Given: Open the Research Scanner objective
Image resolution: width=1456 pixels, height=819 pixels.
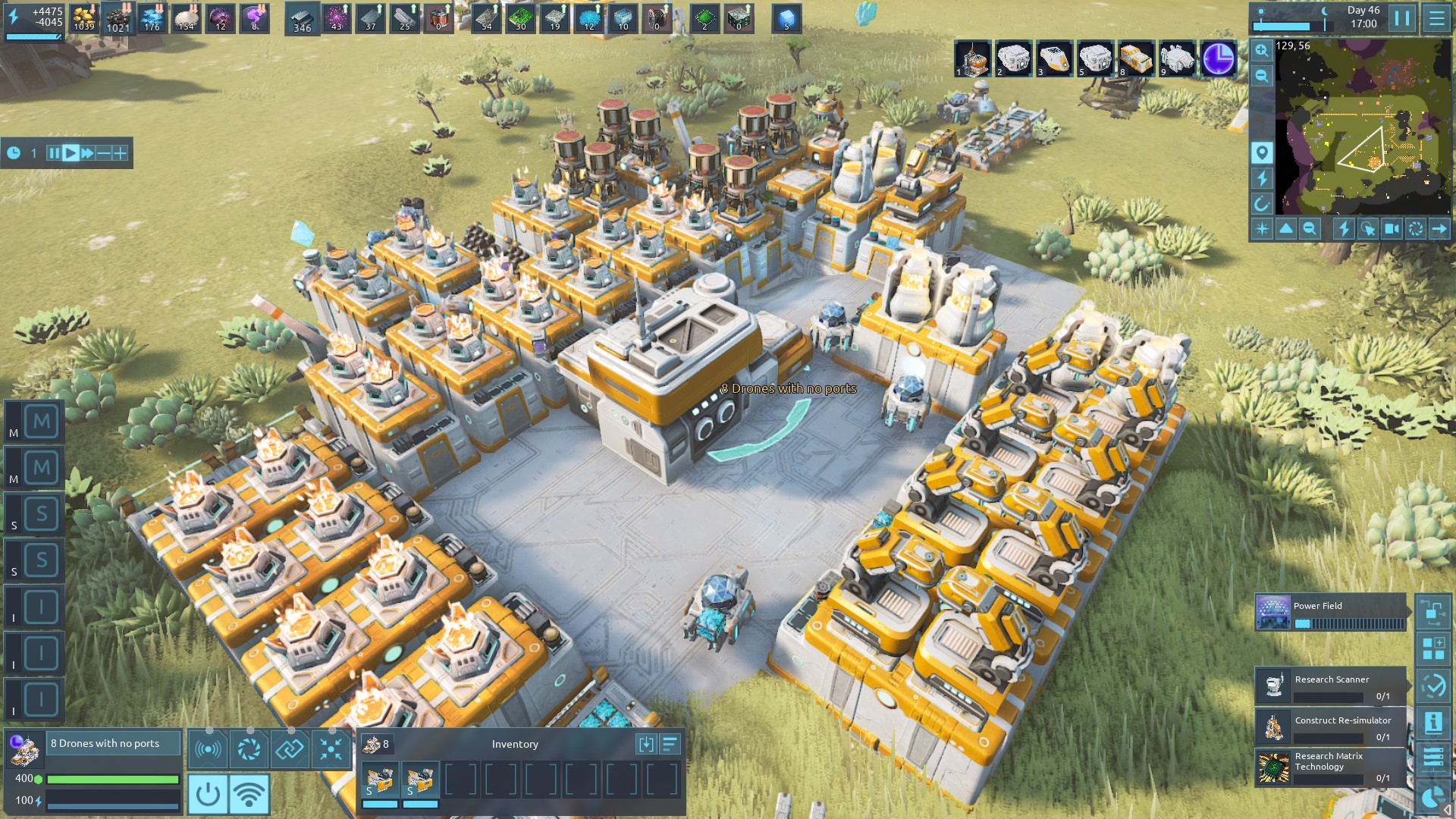Looking at the screenshot, I should pos(1331,686).
